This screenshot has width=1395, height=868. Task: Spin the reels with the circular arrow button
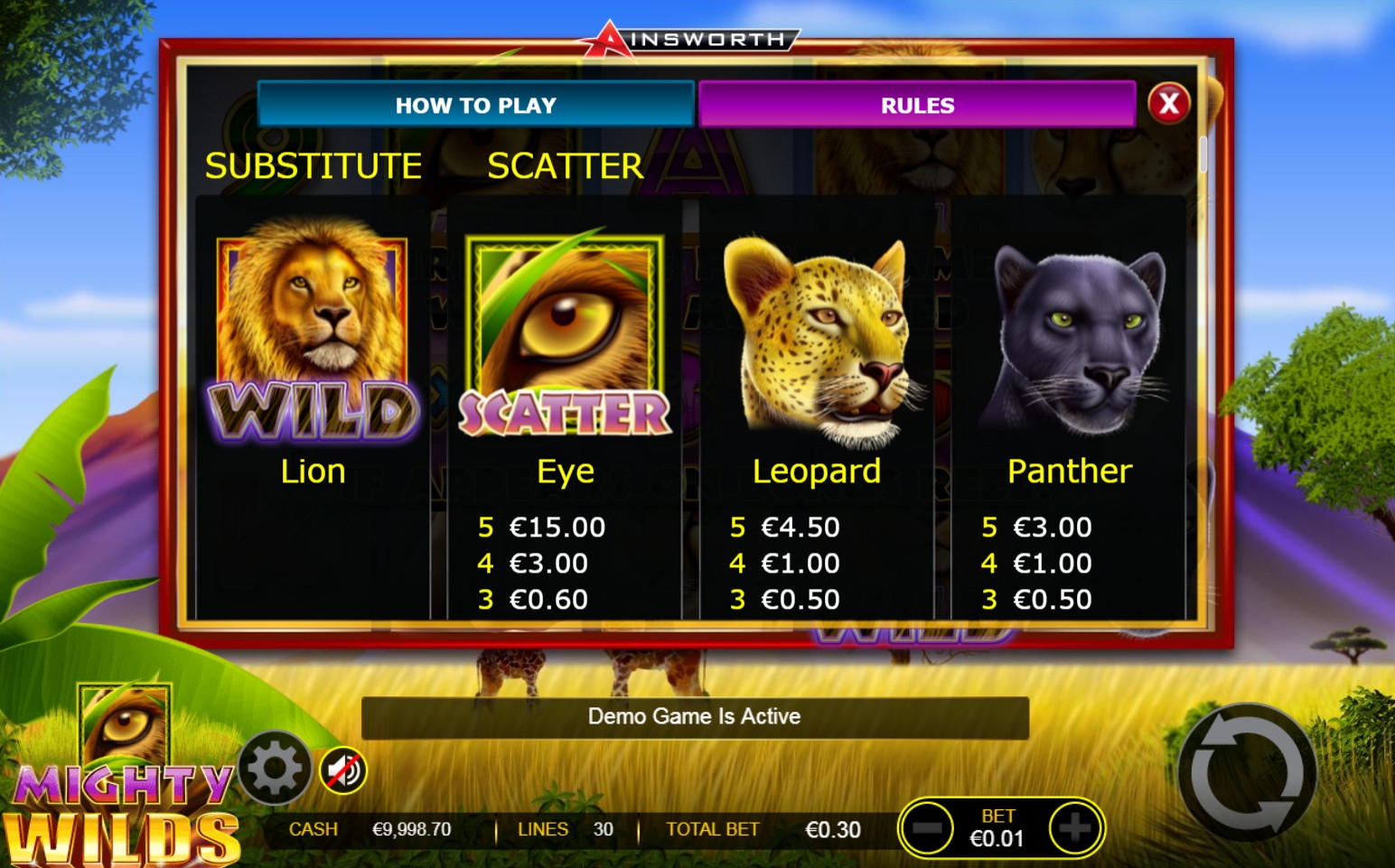(1247, 773)
